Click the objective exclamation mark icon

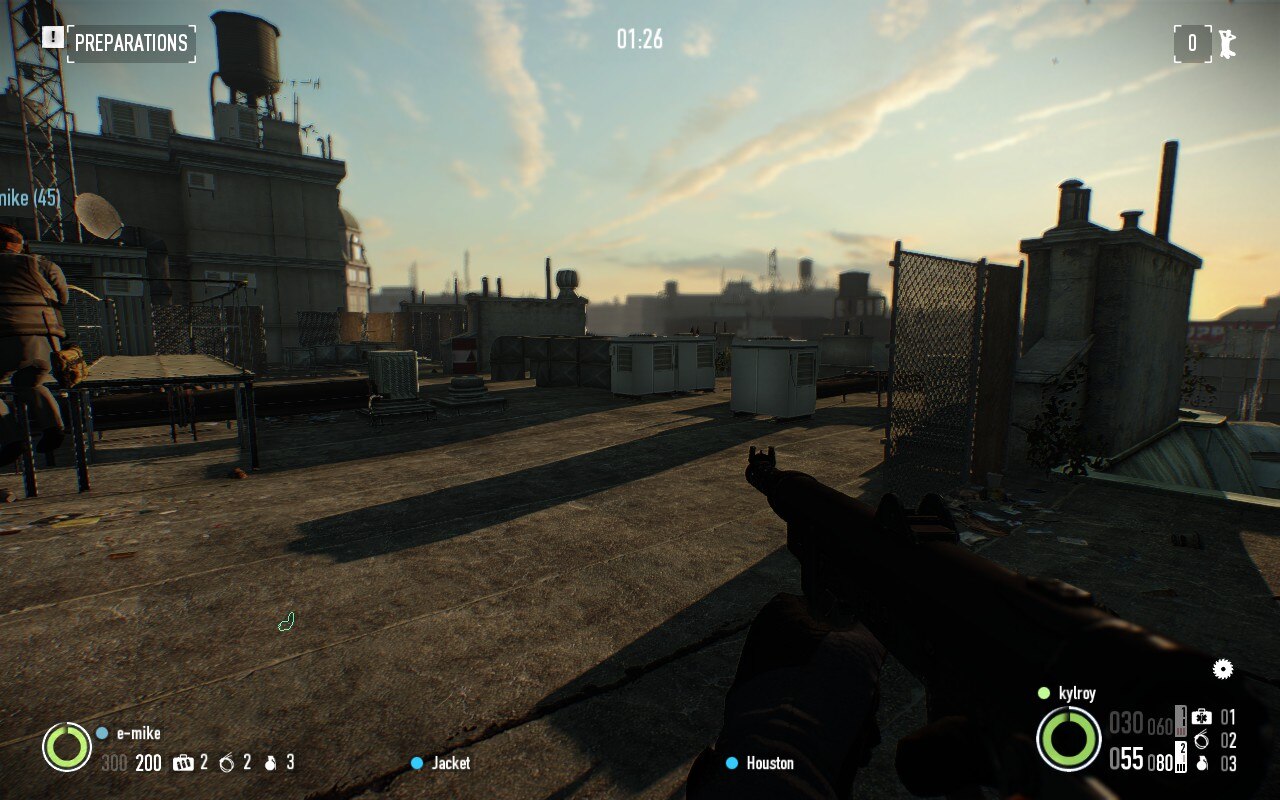53,38
